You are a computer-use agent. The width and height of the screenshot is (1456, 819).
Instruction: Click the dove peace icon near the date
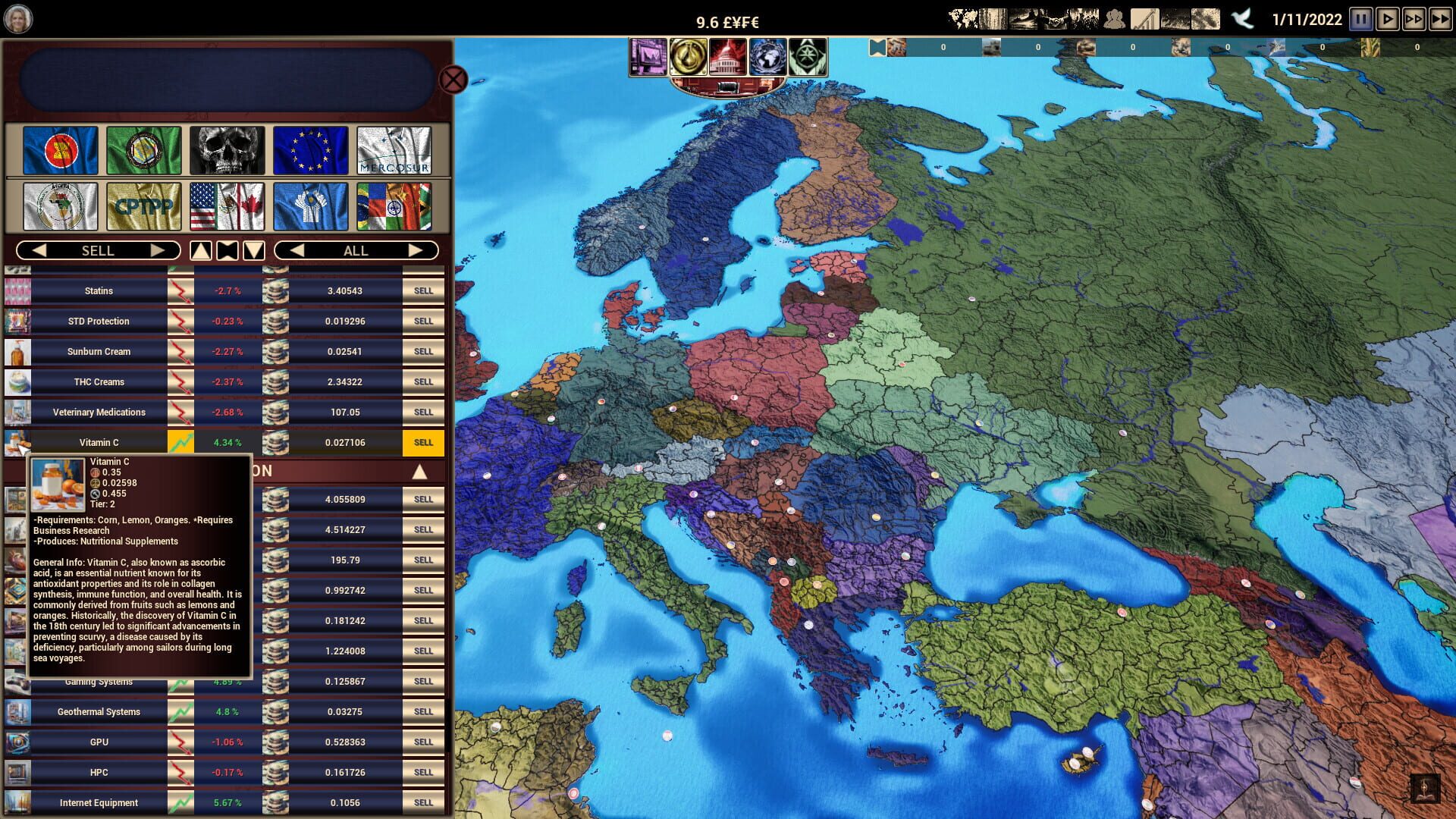coord(1244,18)
